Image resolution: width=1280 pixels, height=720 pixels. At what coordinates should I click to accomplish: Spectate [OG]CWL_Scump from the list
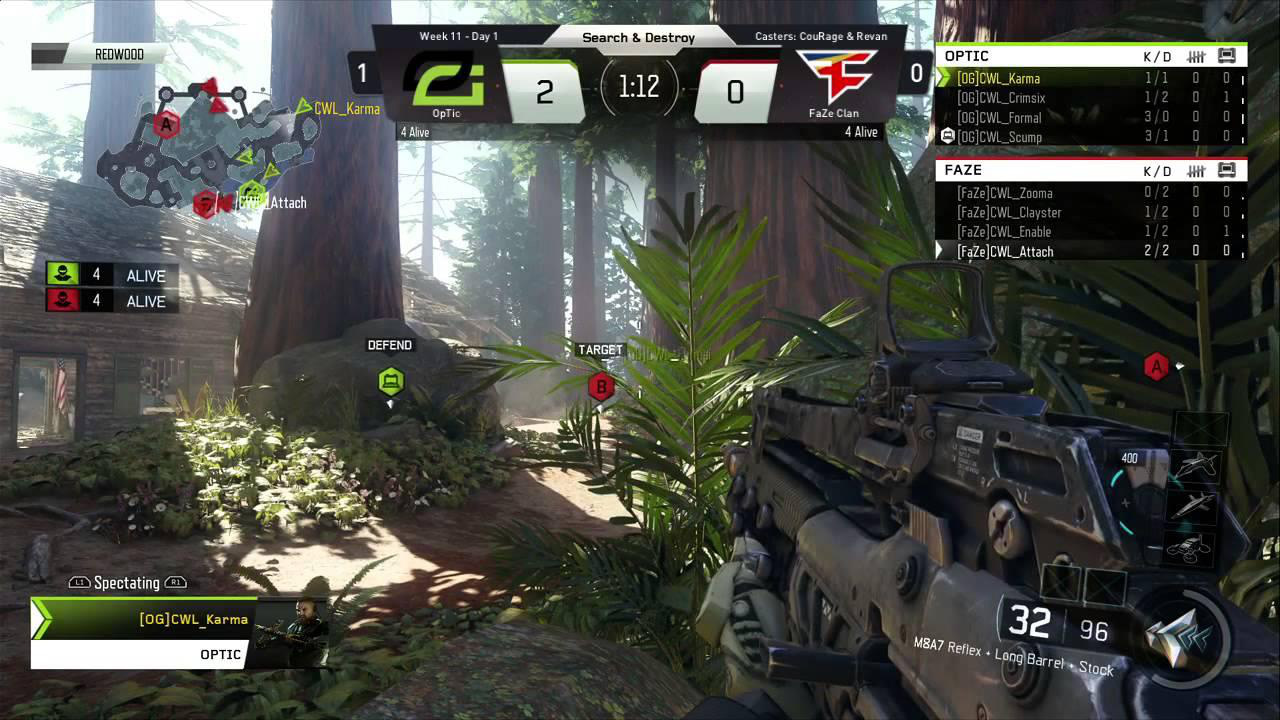tap(999, 137)
